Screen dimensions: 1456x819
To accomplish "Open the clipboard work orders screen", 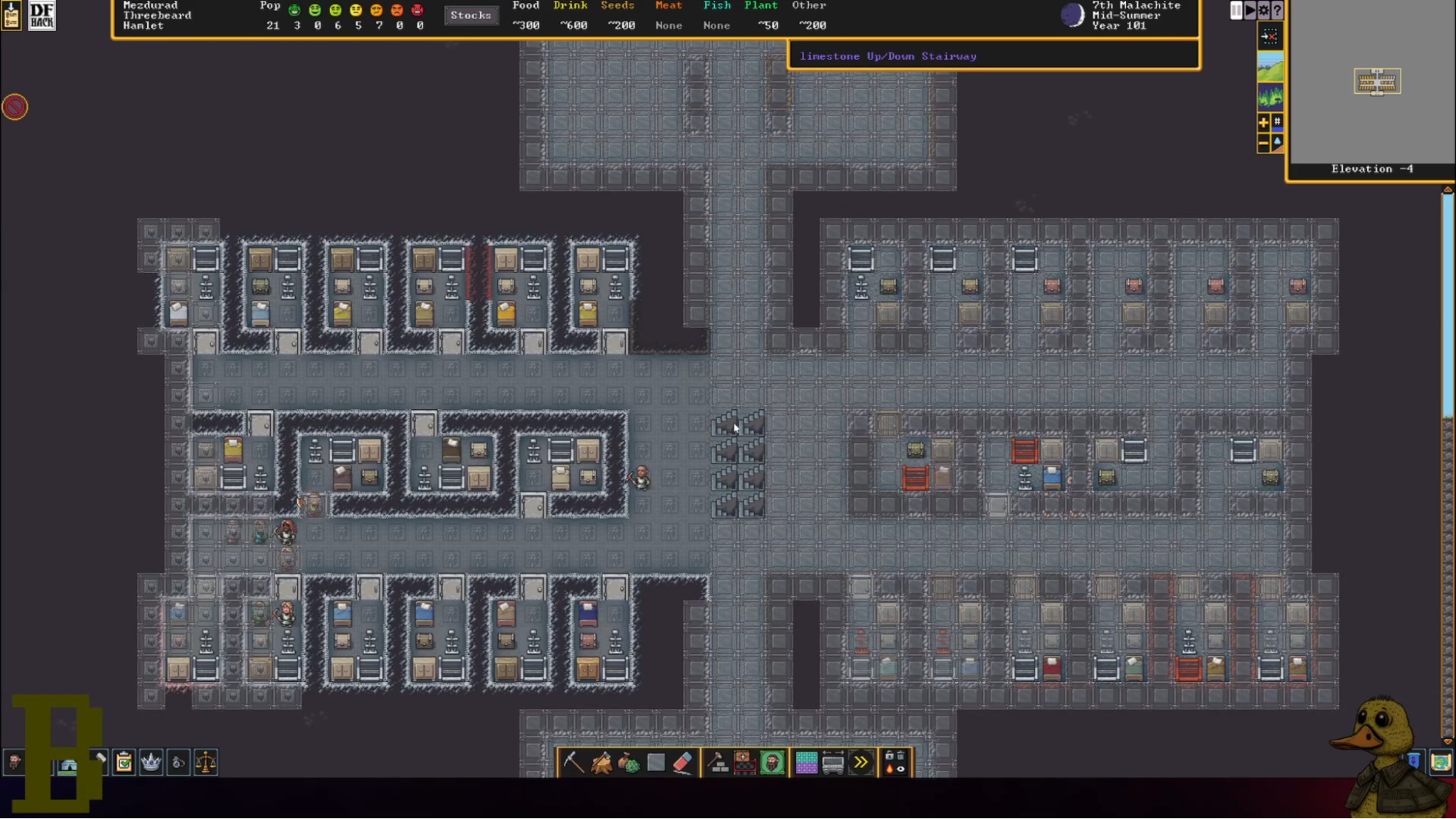I will point(124,762).
